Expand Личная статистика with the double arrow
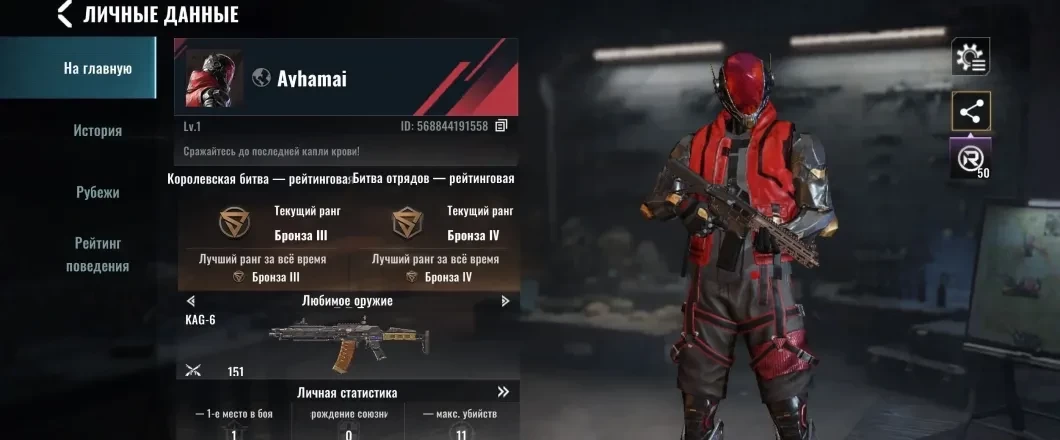1060x440 pixels. [503, 392]
